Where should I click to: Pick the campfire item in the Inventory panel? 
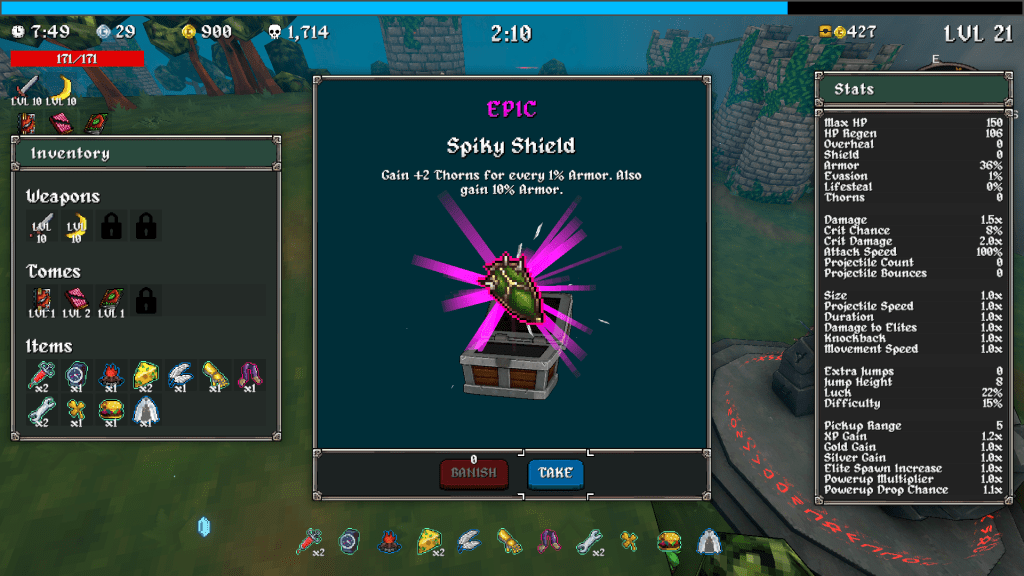(x=111, y=375)
